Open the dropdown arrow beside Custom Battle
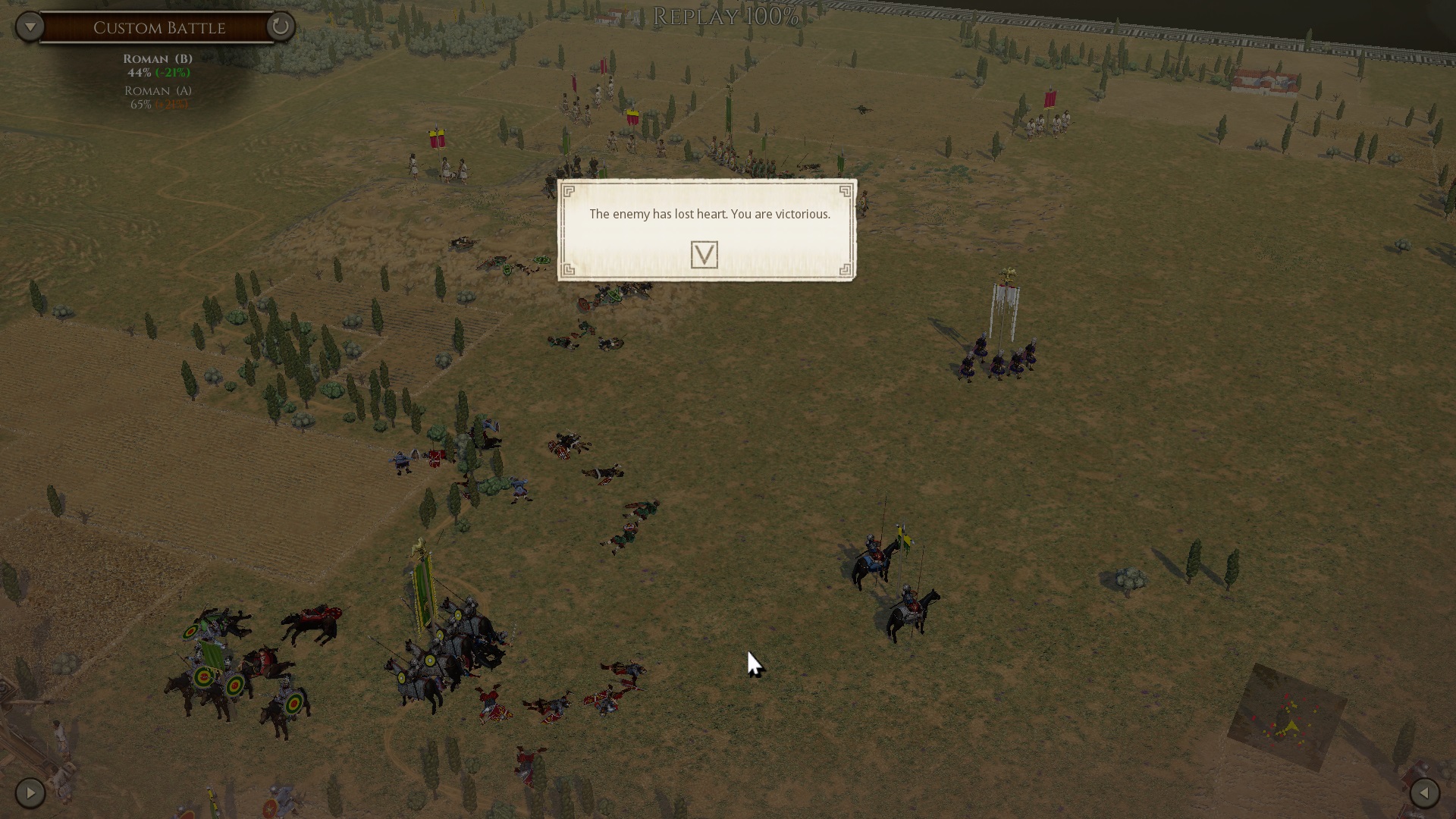The image size is (1456, 819). (30, 27)
